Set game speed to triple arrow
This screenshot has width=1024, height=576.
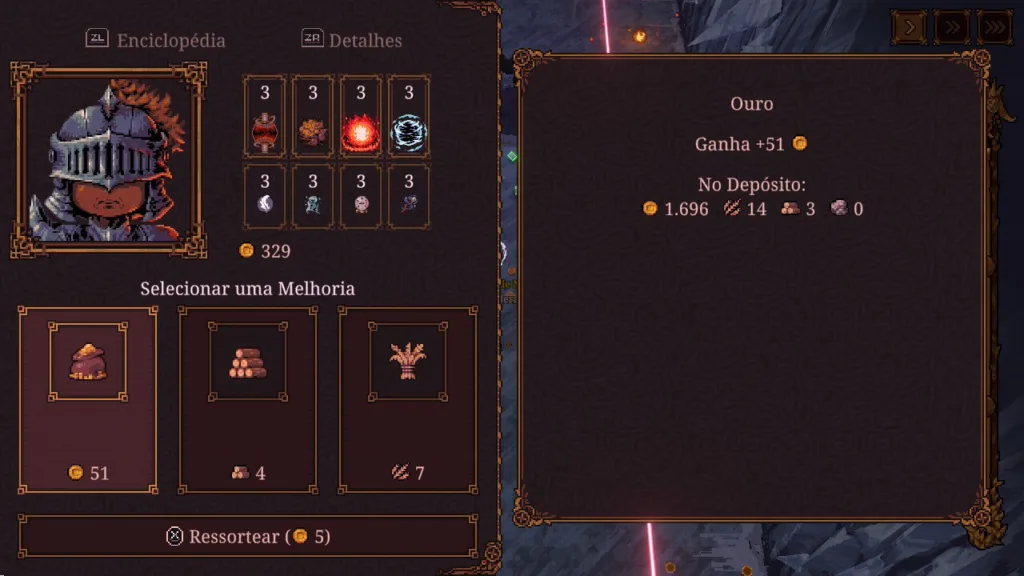point(994,27)
